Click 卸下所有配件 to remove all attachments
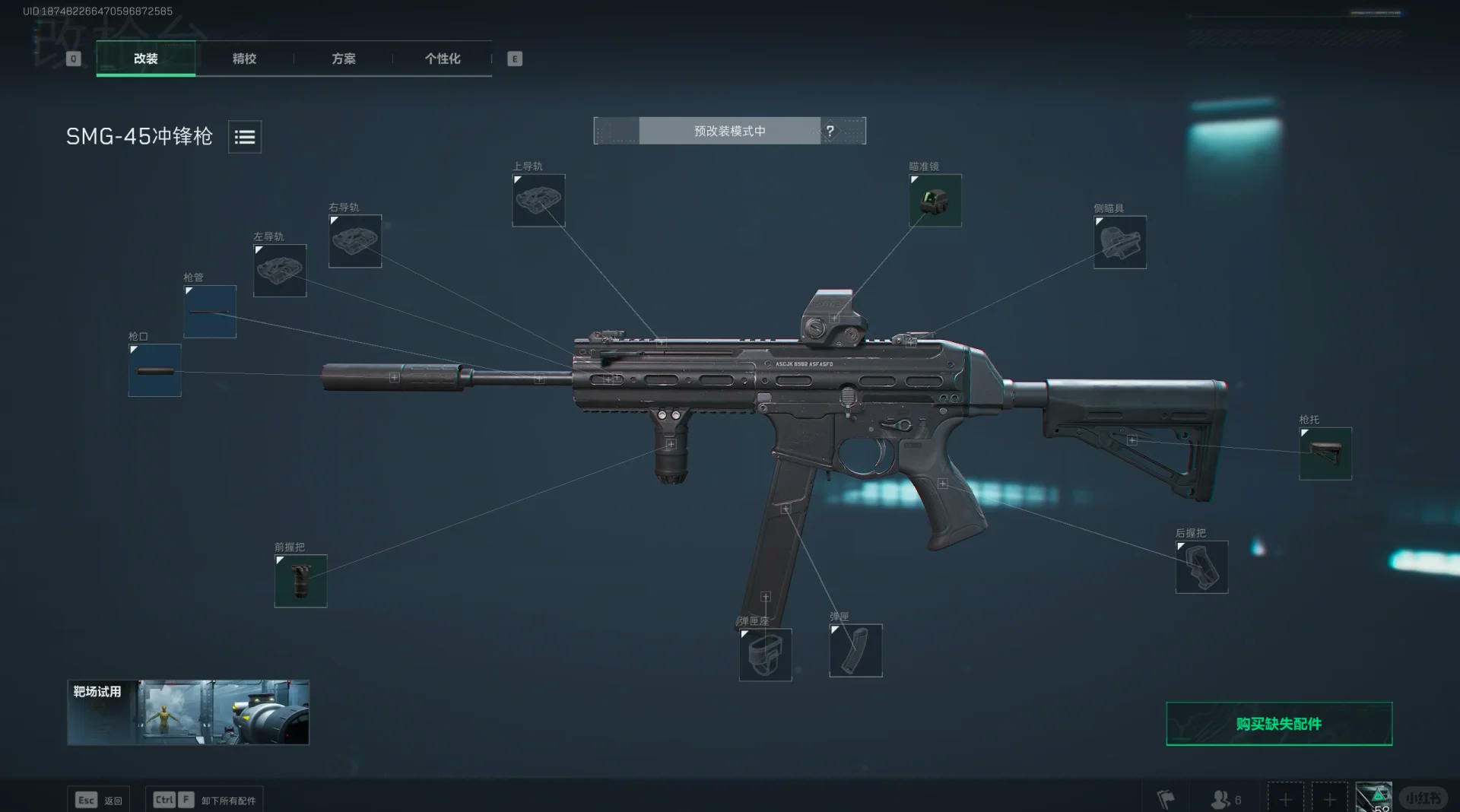 tap(228, 799)
